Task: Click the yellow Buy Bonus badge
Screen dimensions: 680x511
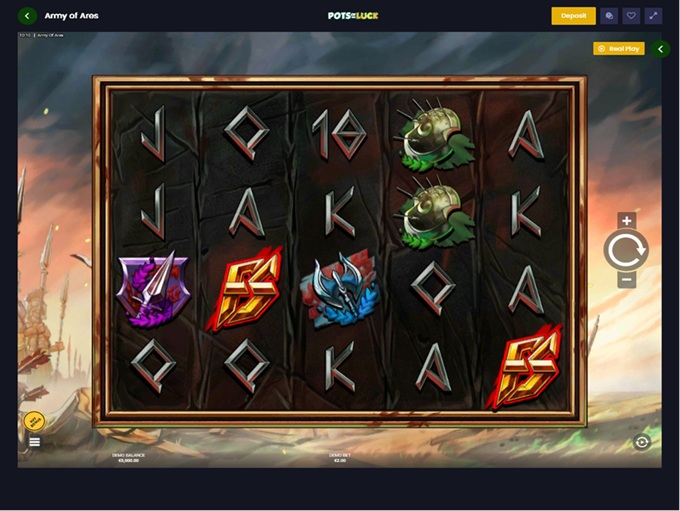Action: (34, 421)
